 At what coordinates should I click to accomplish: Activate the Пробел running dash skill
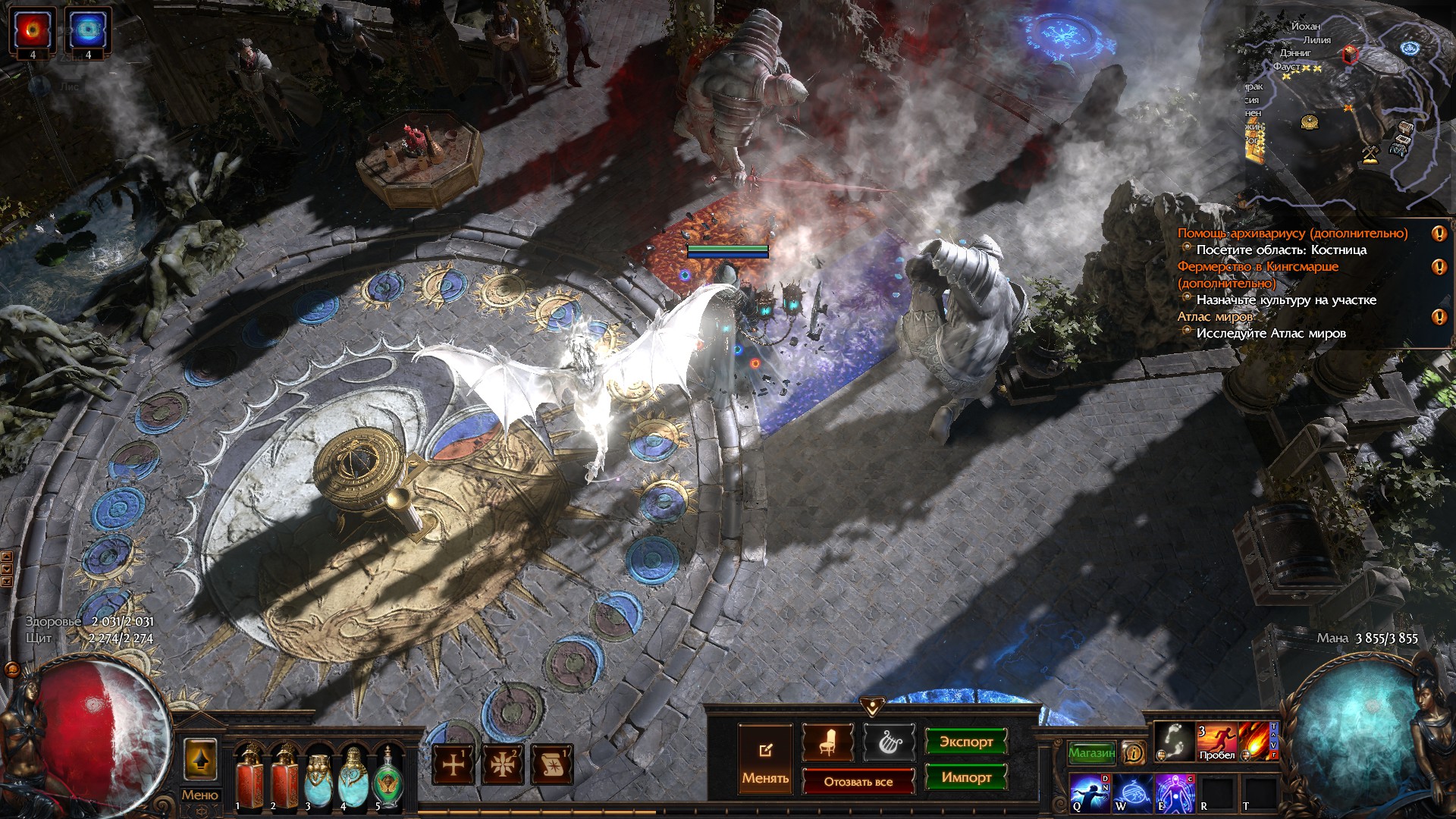(x=1216, y=741)
